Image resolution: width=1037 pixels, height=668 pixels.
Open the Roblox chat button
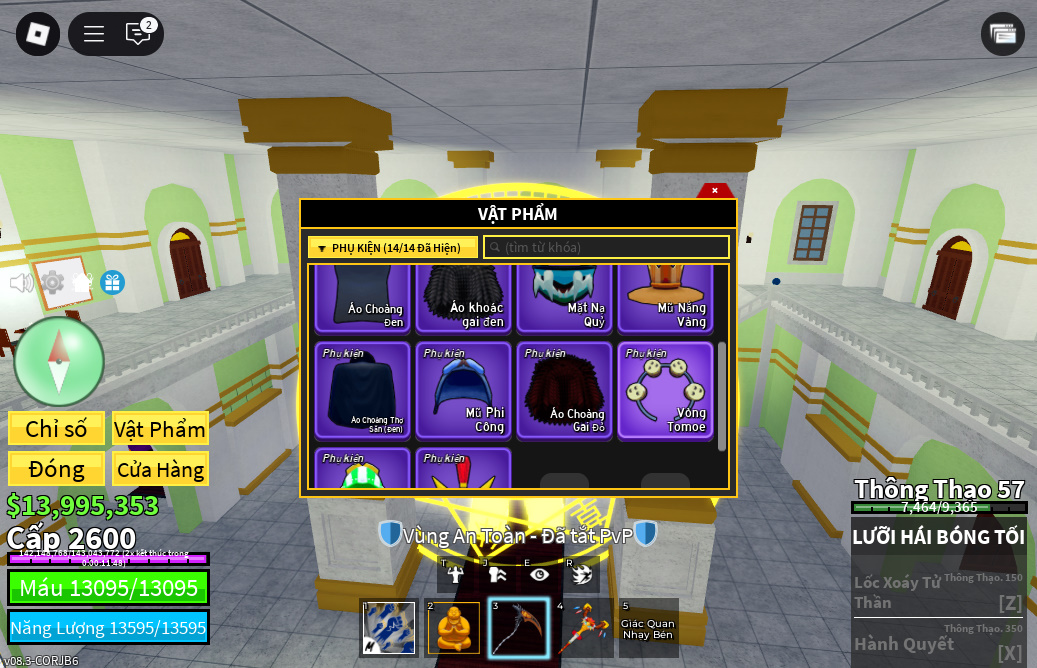[x=138, y=34]
